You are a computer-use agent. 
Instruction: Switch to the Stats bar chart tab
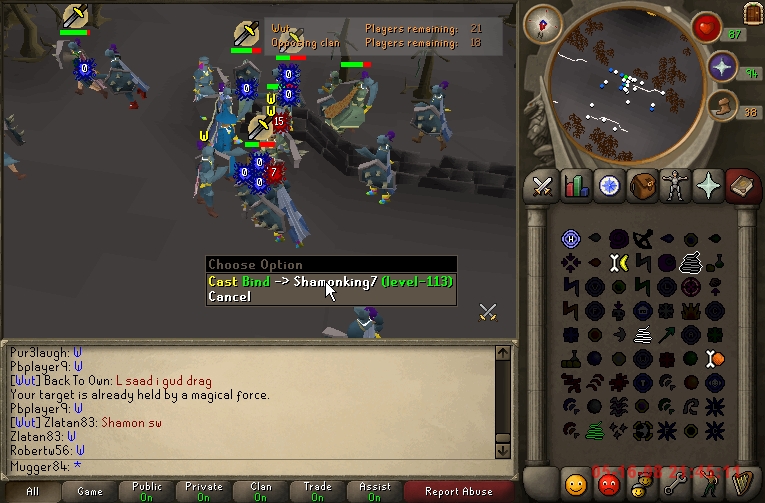pos(575,186)
